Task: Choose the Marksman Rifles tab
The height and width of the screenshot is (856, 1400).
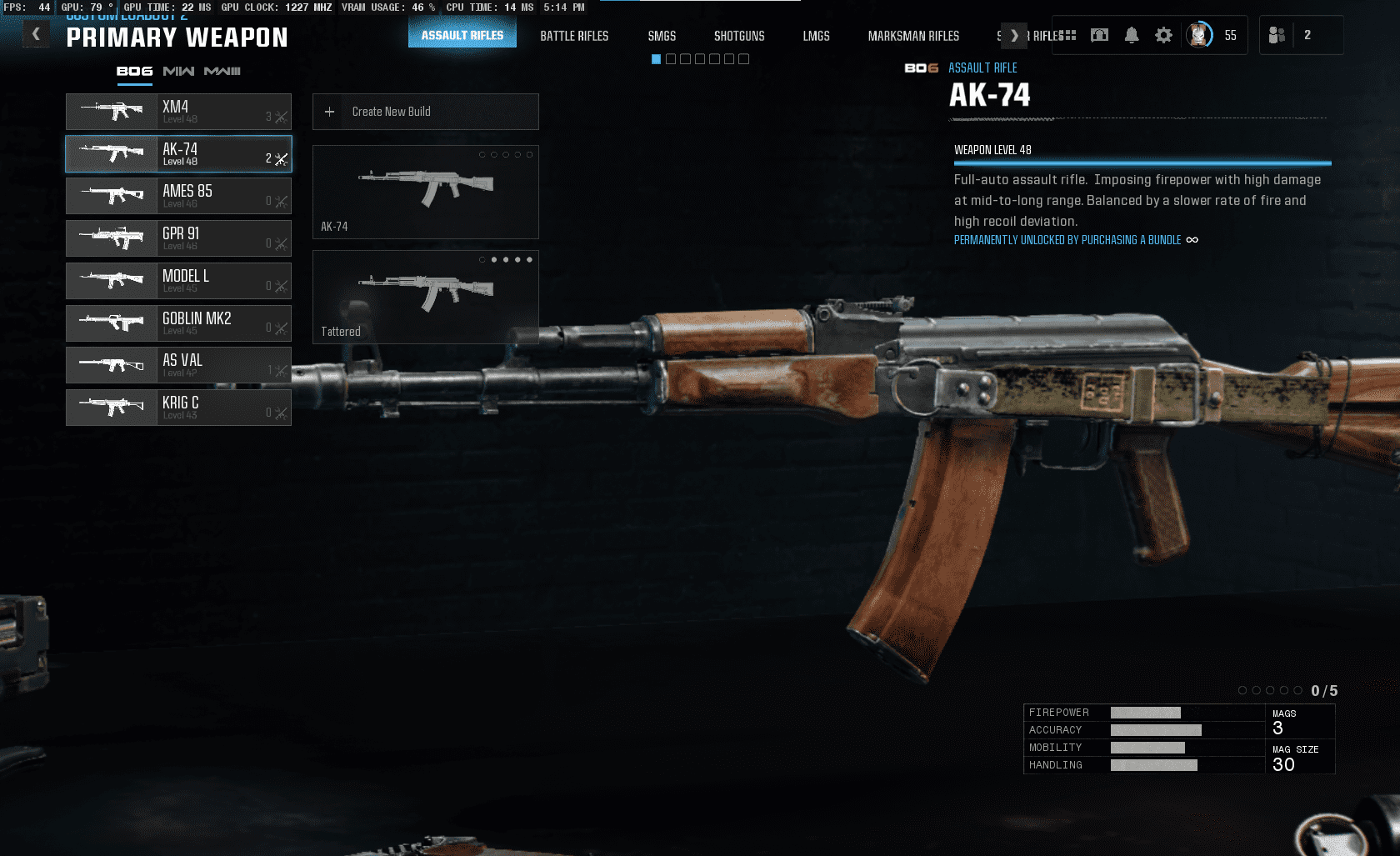Action: [x=913, y=36]
